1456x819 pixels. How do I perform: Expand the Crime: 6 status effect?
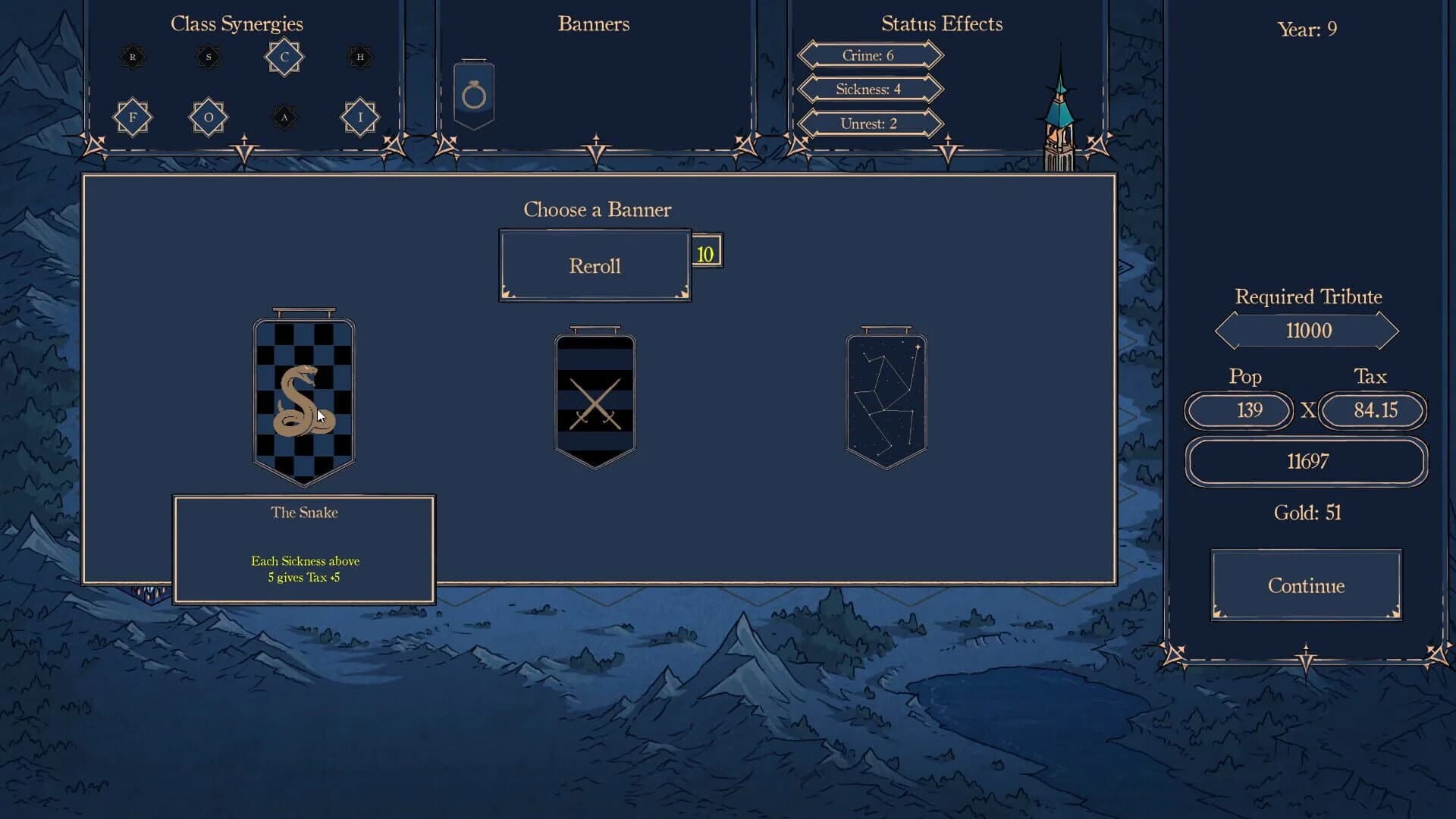(x=869, y=55)
